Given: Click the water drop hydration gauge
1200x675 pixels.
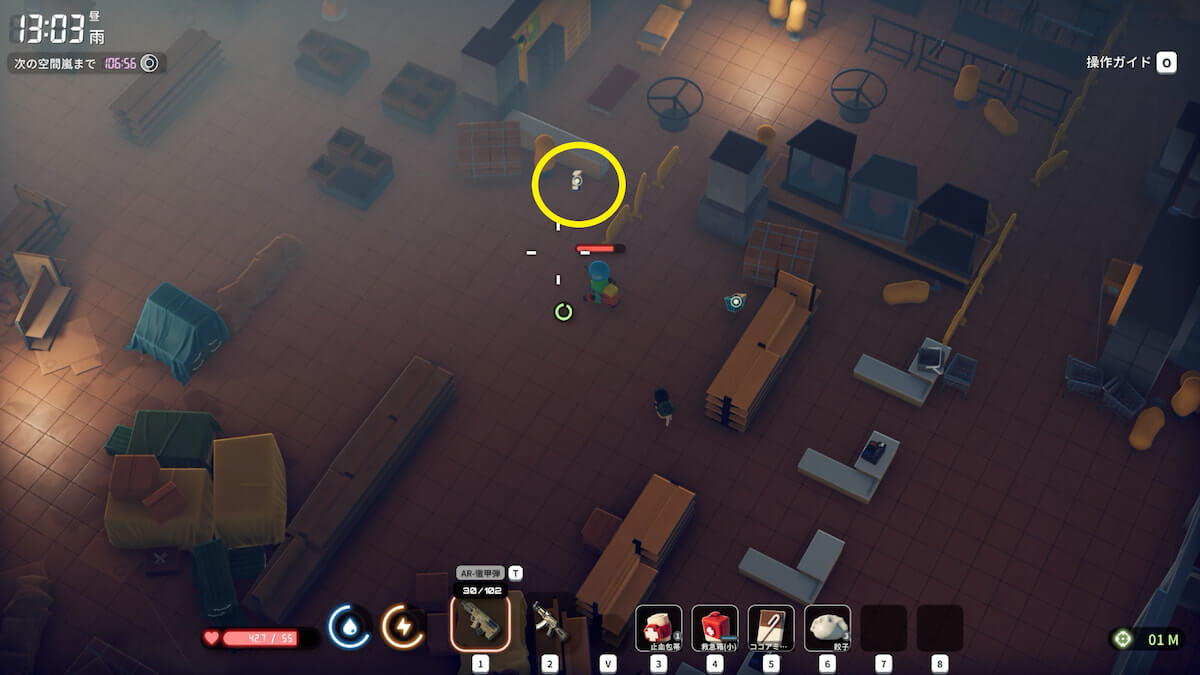Looking at the screenshot, I should [x=349, y=627].
